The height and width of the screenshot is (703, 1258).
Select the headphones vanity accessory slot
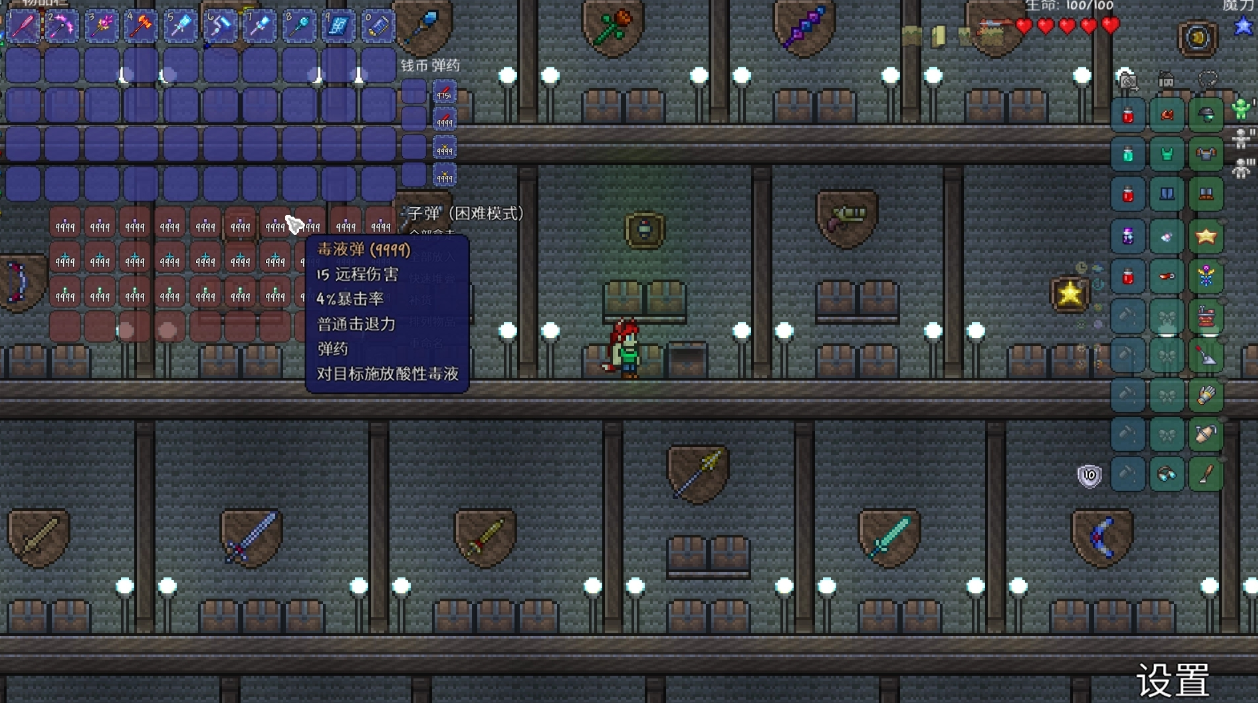(x=1167, y=474)
